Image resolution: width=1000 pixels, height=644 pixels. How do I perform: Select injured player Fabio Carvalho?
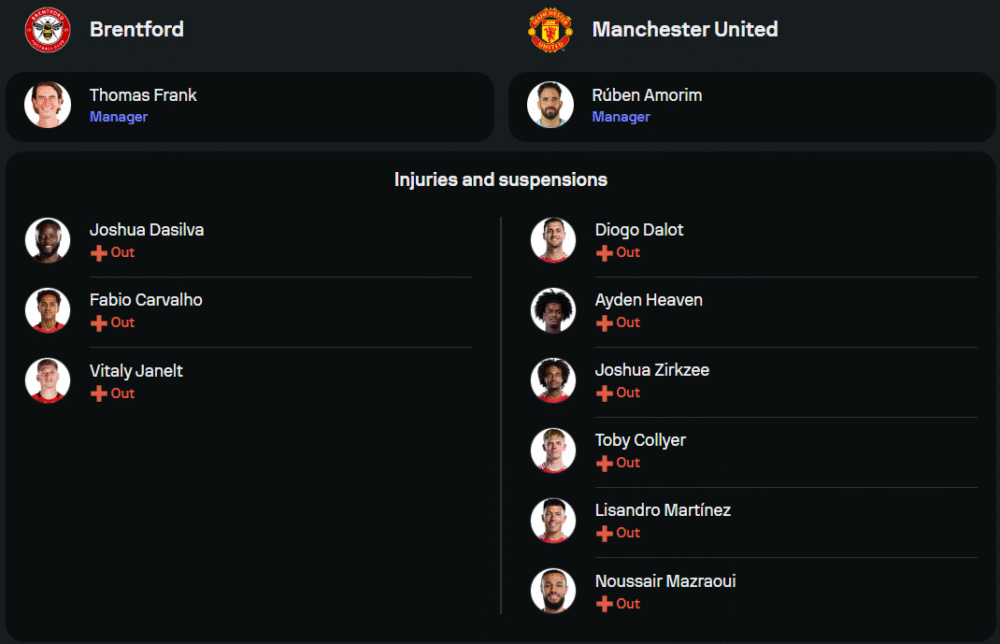tap(145, 300)
